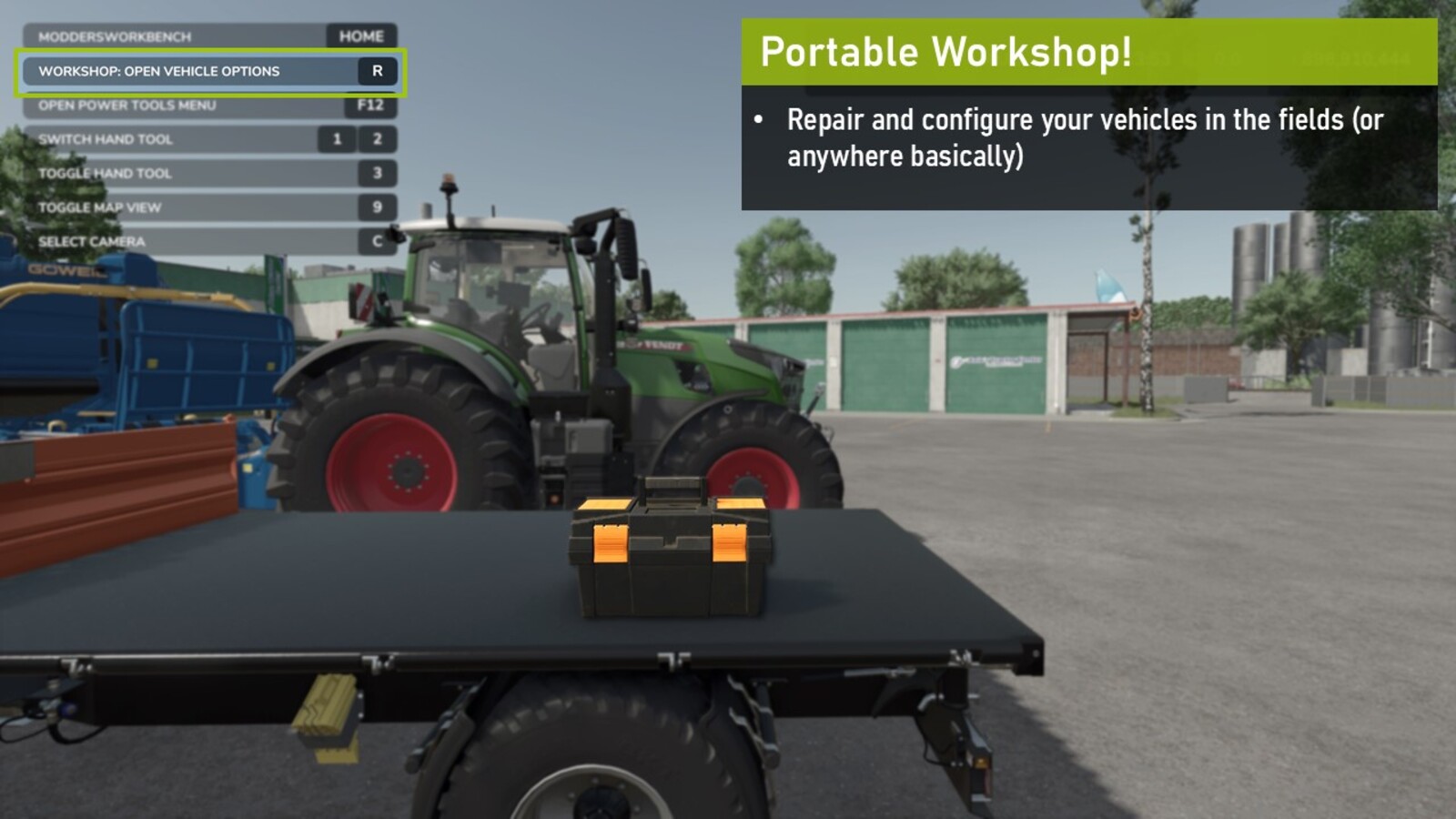
Task: Click the "1" key badge for Switch Hand Tool
Action: coord(338,140)
